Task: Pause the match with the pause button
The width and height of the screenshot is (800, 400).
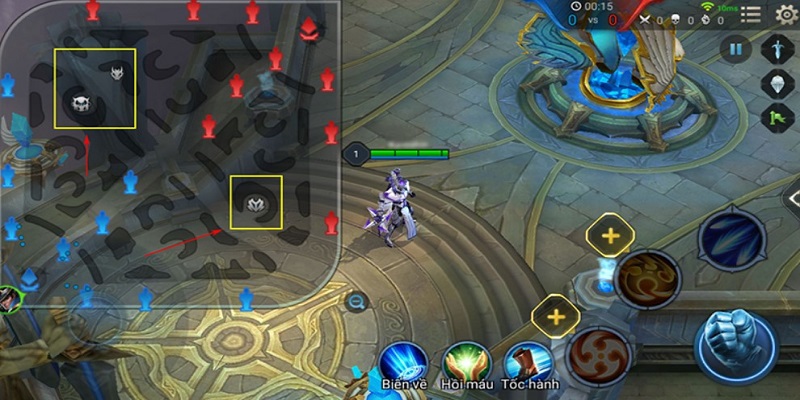Action: (738, 49)
